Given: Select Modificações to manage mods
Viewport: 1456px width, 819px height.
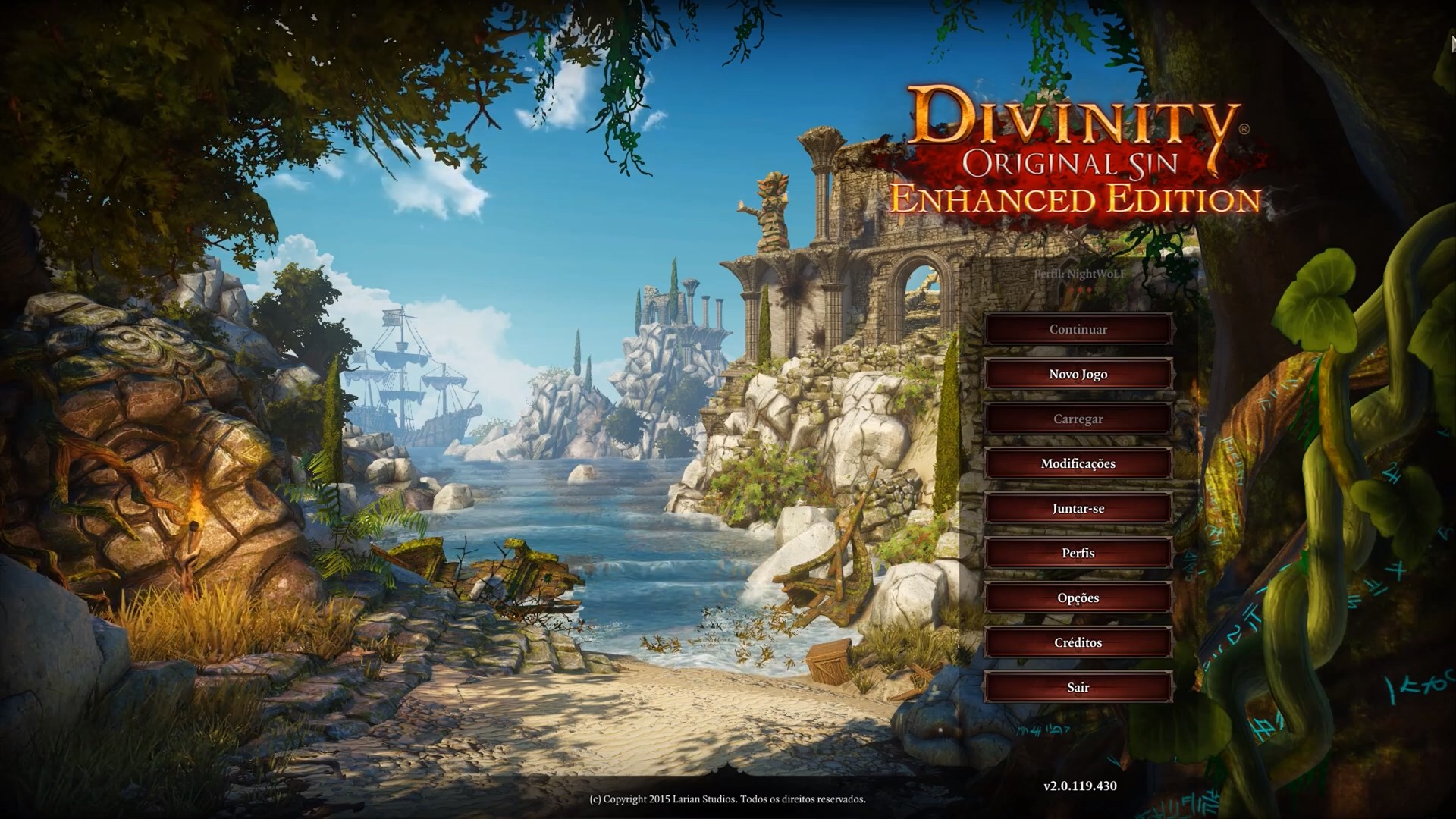Looking at the screenshot, I should pyautogui.click(x=1078, y=463).
